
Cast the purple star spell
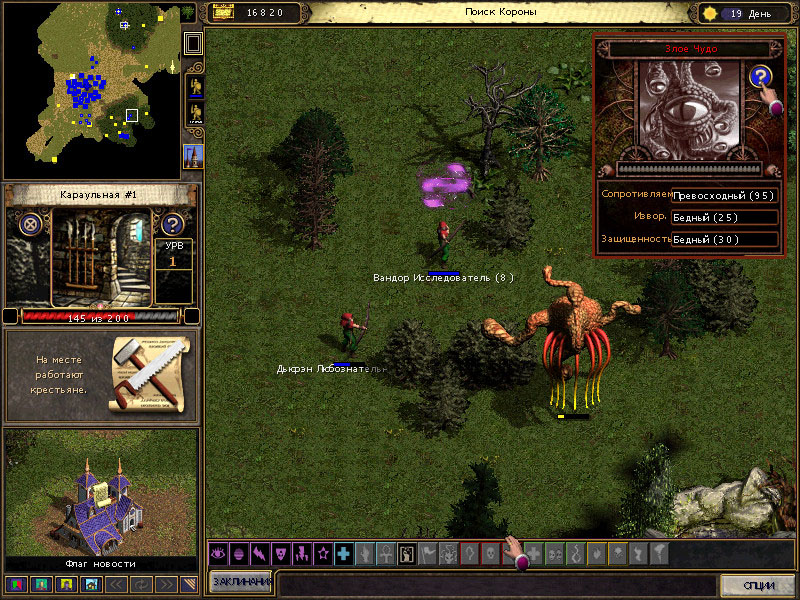point(322,553)
